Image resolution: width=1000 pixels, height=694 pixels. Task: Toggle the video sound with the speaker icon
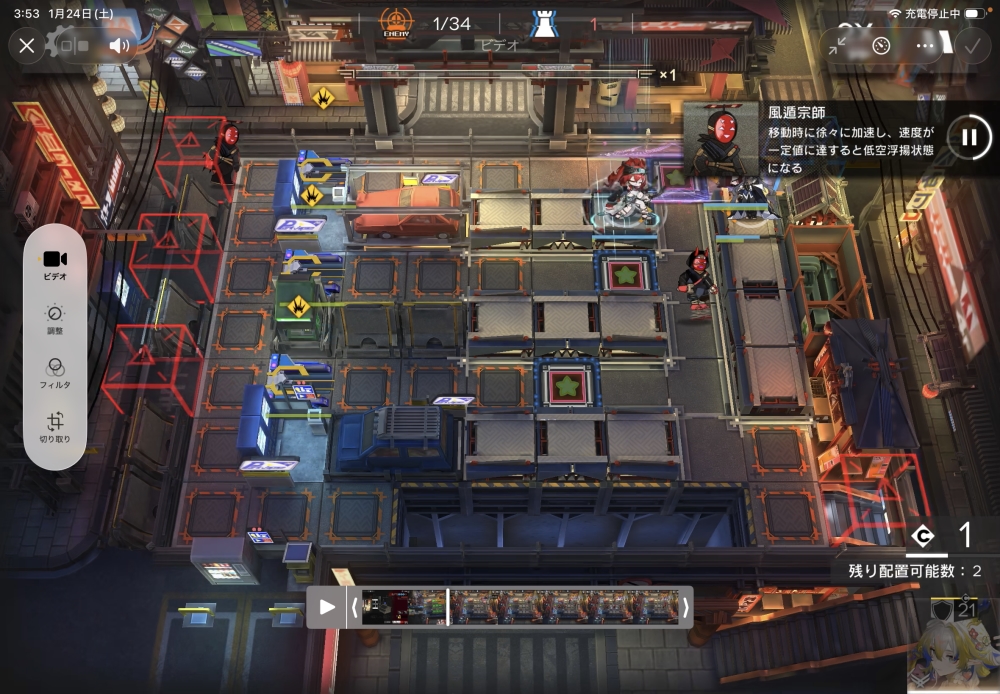pyautogui.click(x=120, y=45)
